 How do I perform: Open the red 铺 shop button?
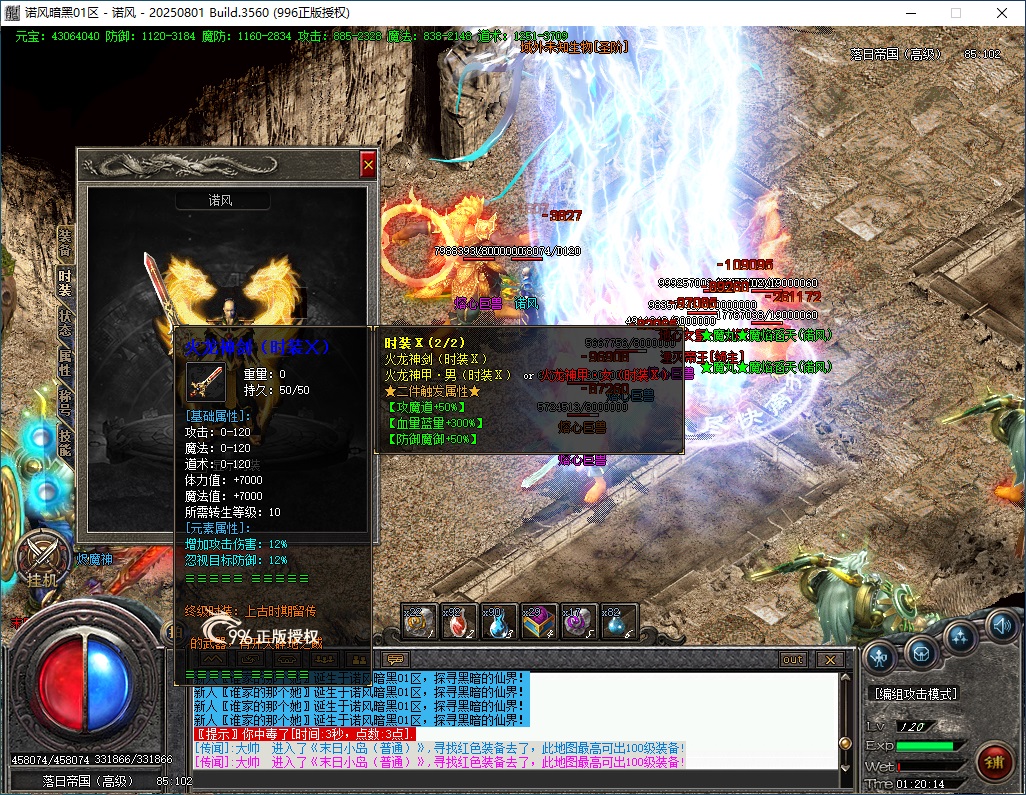[994, 762]
